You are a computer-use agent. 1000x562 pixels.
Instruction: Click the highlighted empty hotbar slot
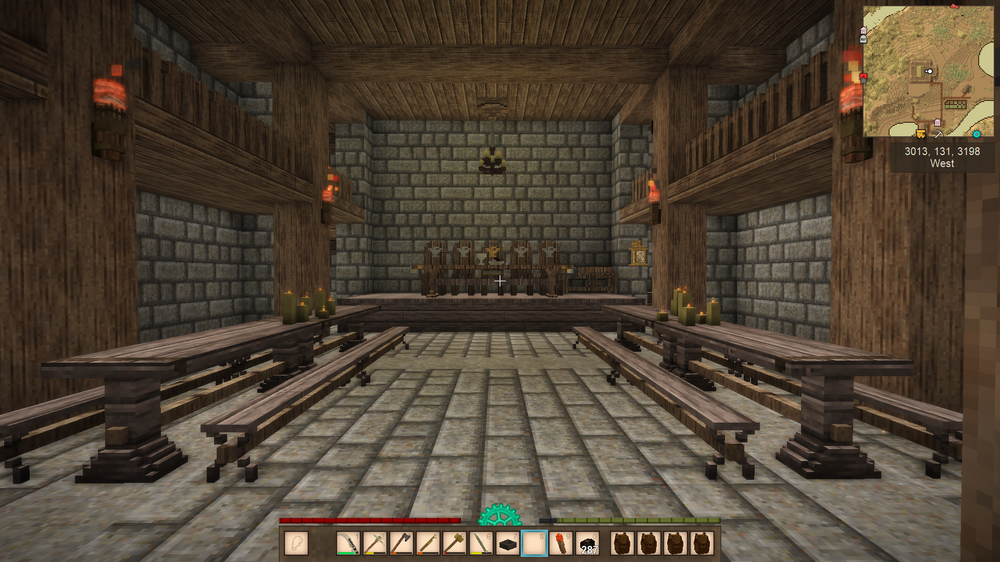point(534,543)
